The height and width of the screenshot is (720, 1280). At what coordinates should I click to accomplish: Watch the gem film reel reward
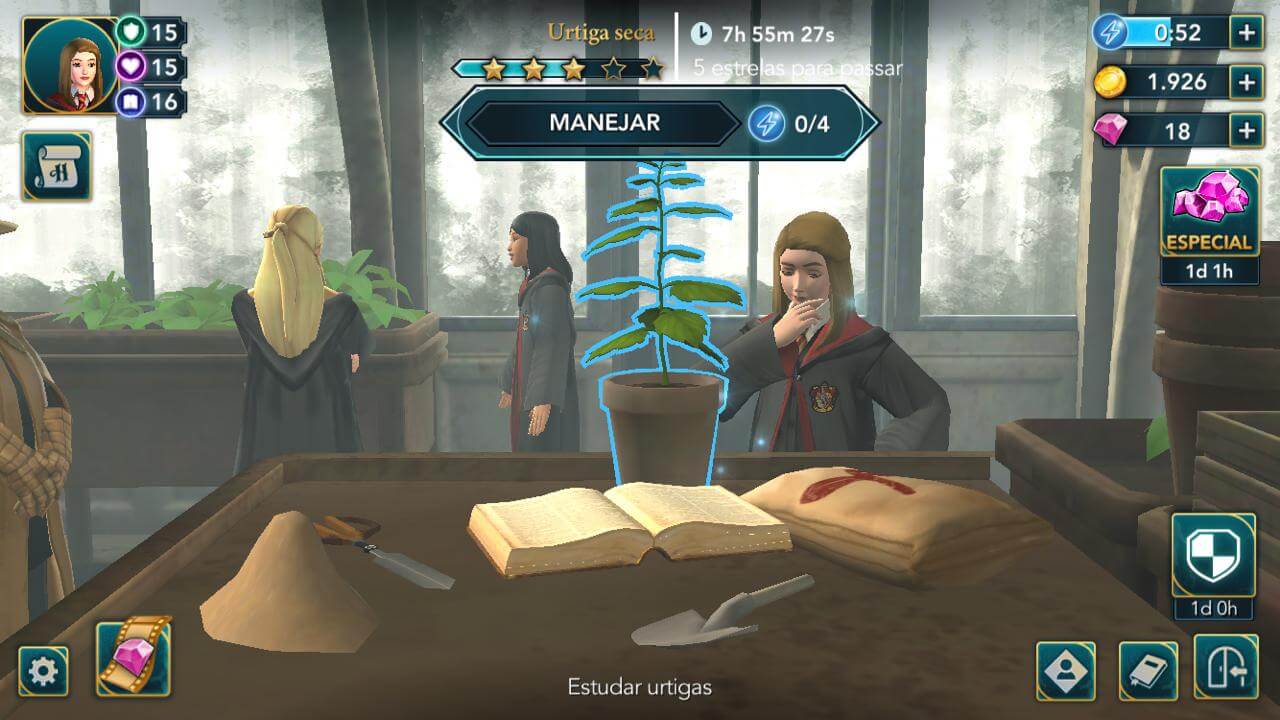133,657
